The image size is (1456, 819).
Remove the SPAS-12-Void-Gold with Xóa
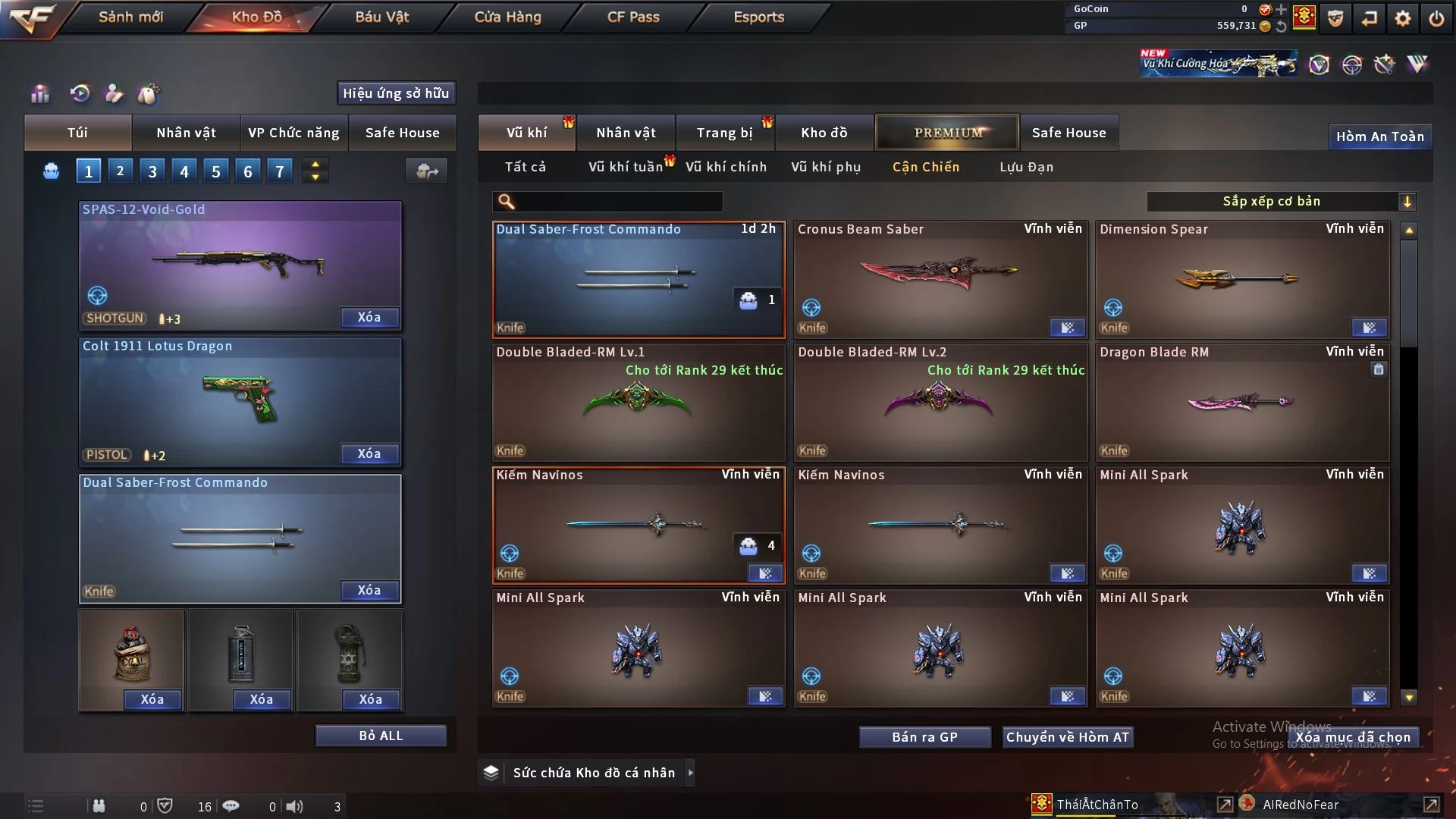click(369, 318)
